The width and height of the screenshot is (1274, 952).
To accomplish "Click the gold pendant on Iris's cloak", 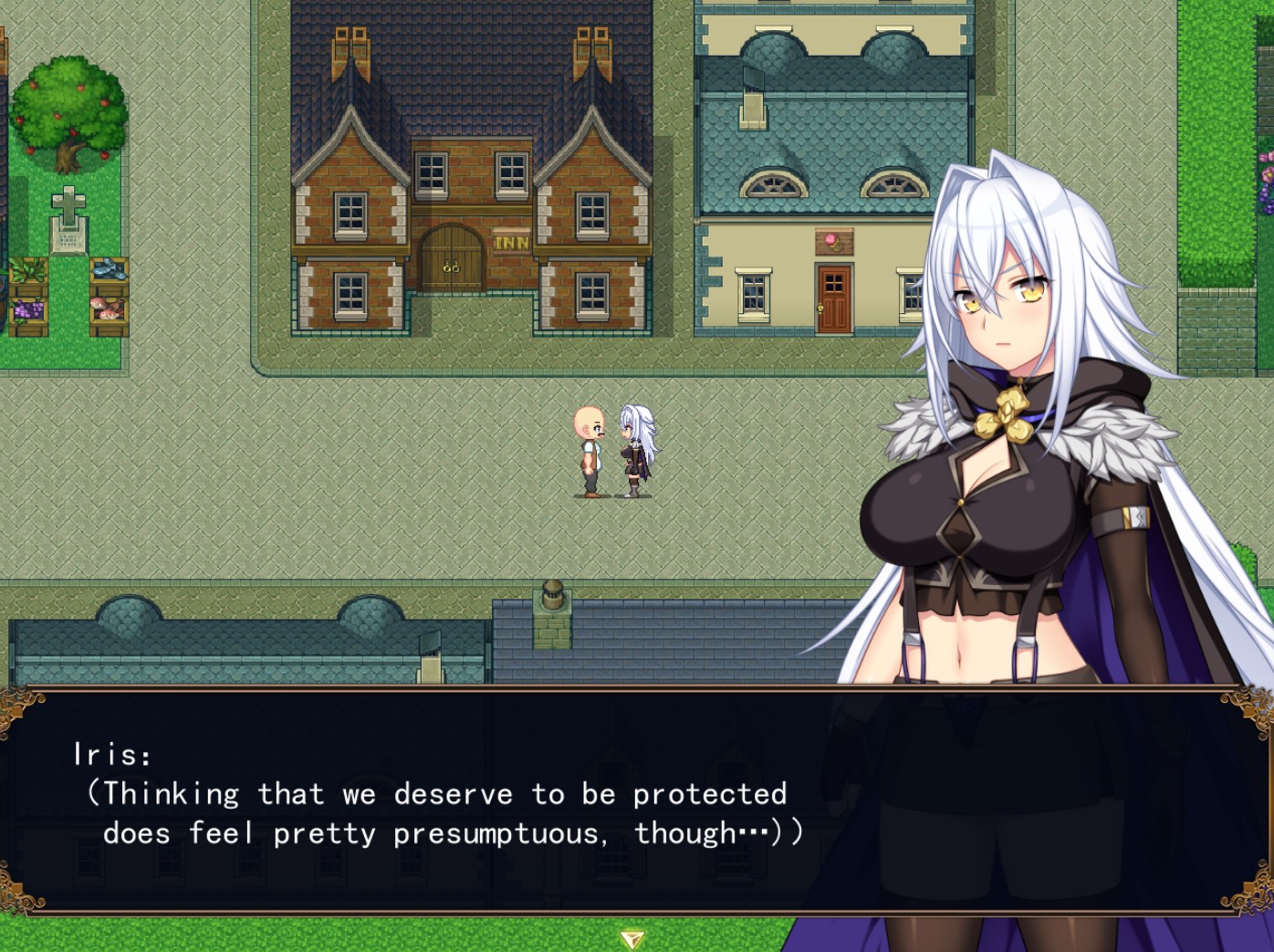I will click(1007, 413).
